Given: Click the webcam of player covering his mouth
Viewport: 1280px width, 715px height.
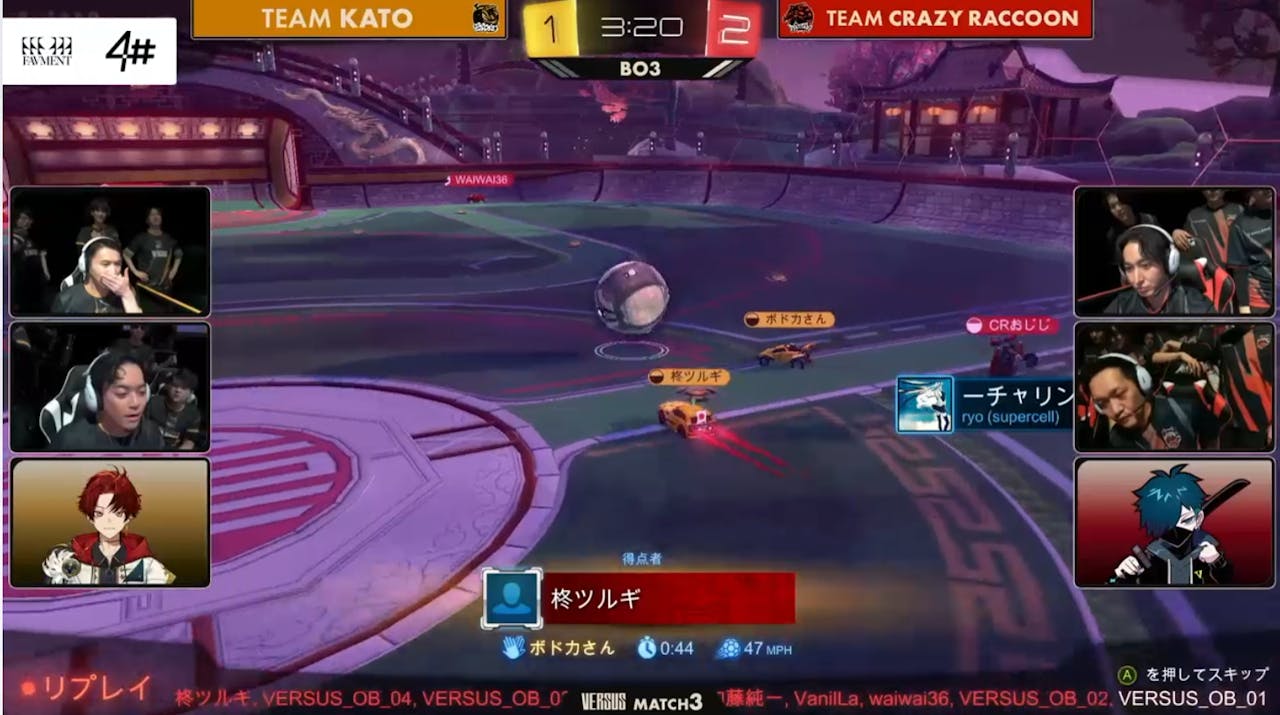Looking at the screenshot, I should tap(110, 251).
